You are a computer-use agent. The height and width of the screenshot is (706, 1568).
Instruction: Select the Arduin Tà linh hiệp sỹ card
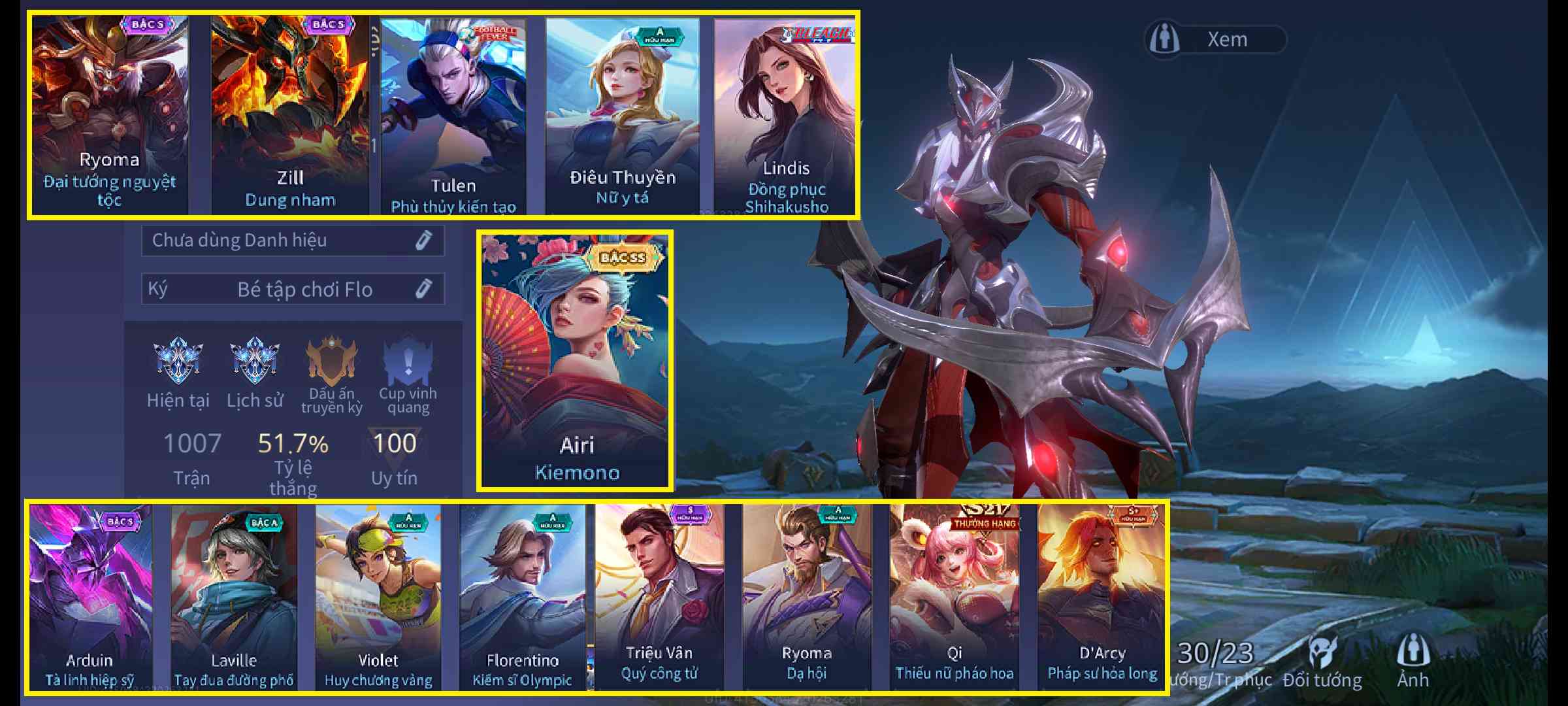click(x=90, y=596)
